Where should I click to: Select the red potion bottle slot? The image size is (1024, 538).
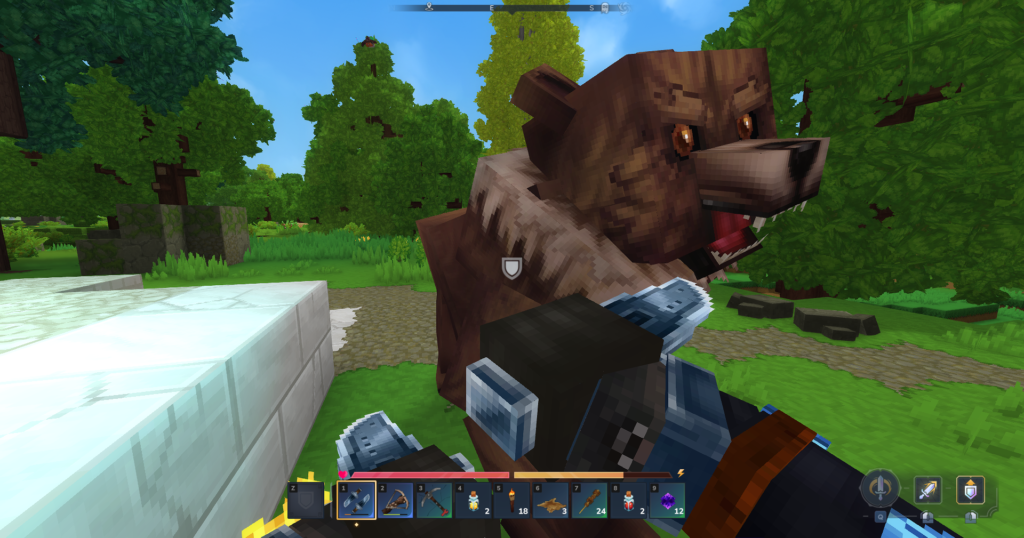click(628, 500)
